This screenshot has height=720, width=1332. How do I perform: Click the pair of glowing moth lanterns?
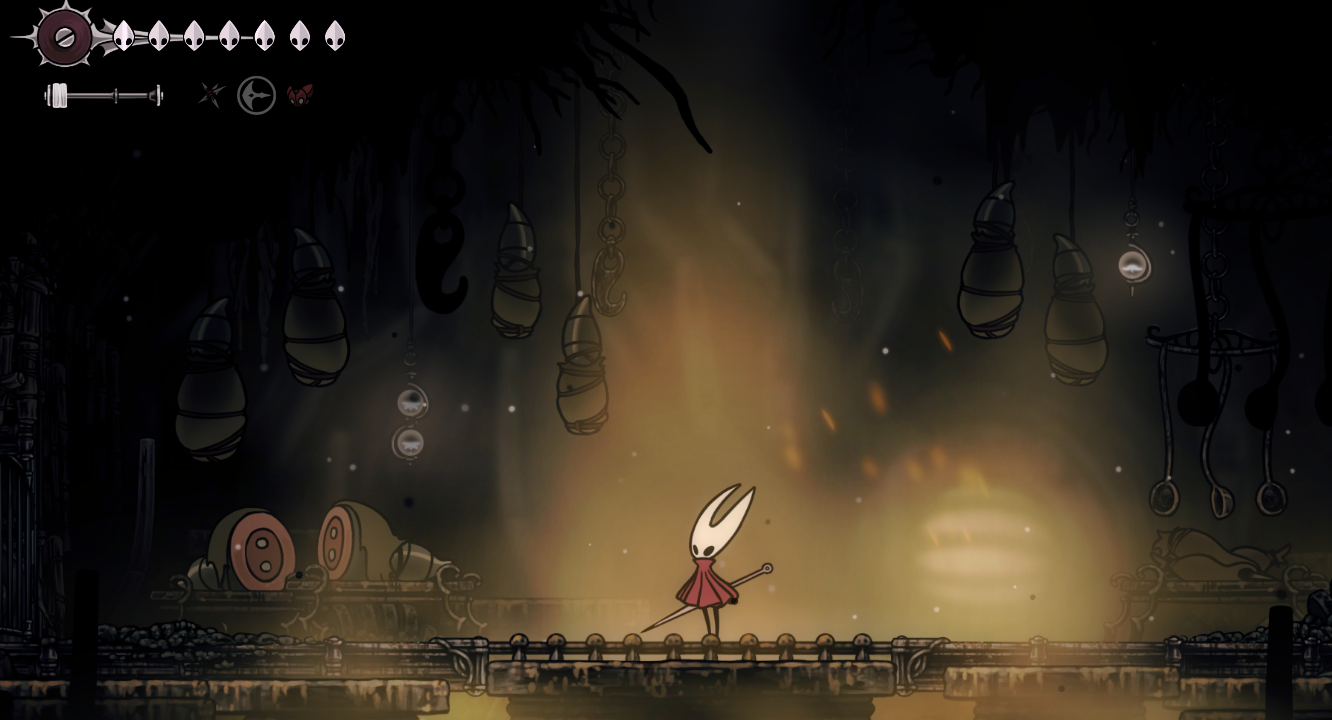(x=409, y=420)
